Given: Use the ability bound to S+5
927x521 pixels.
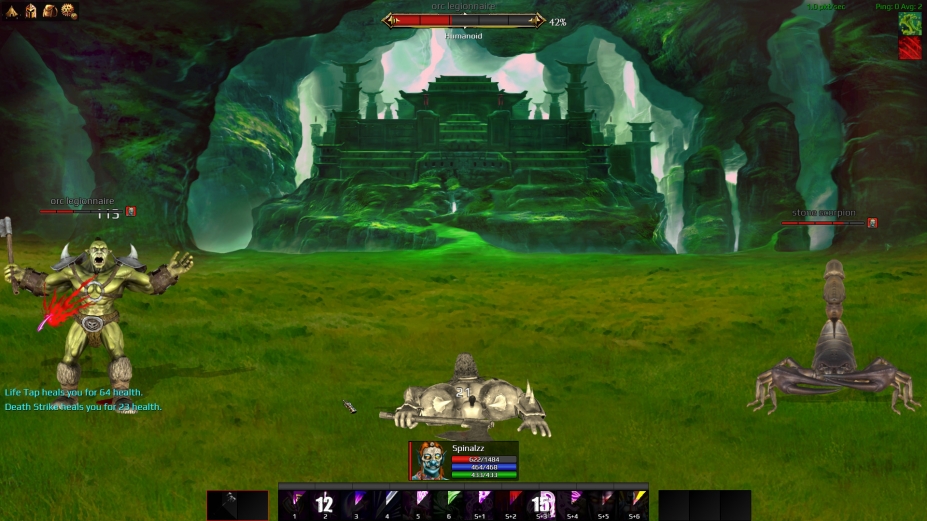Looking at the screenshot, I should coord(604,503).
